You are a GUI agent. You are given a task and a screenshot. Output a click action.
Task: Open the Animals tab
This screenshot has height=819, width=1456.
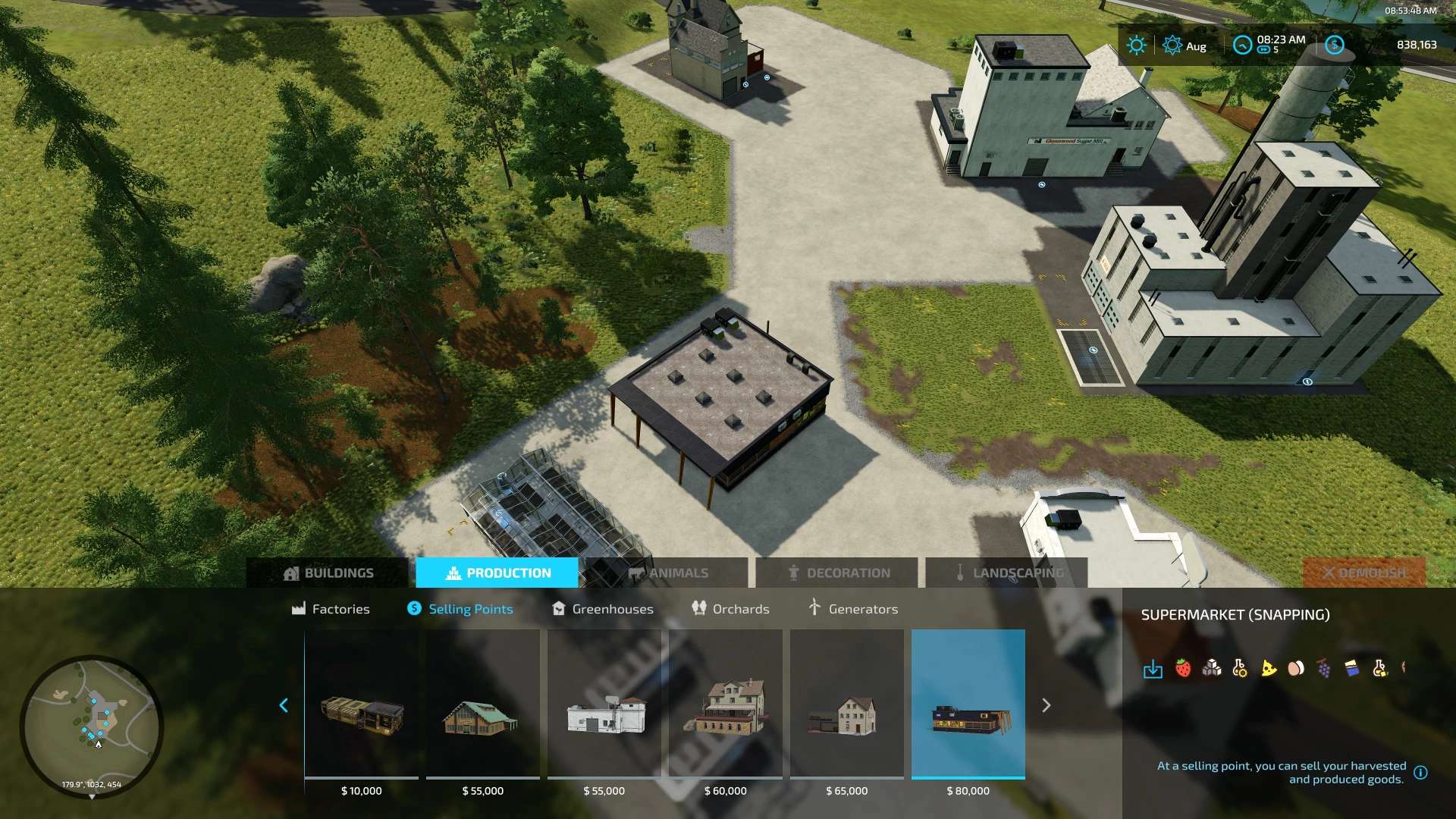click(667, 573)
